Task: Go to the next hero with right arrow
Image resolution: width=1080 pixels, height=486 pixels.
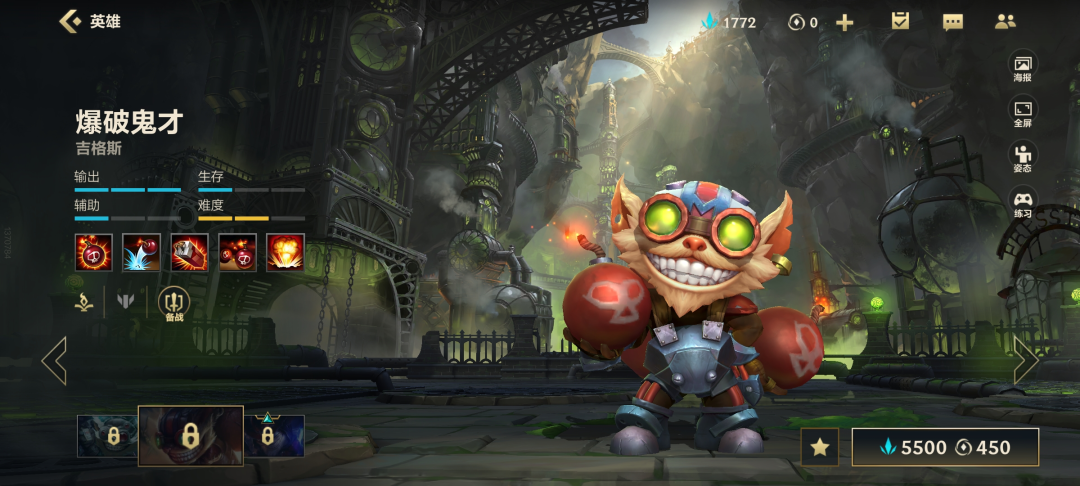Action: tap(1026, 360)
